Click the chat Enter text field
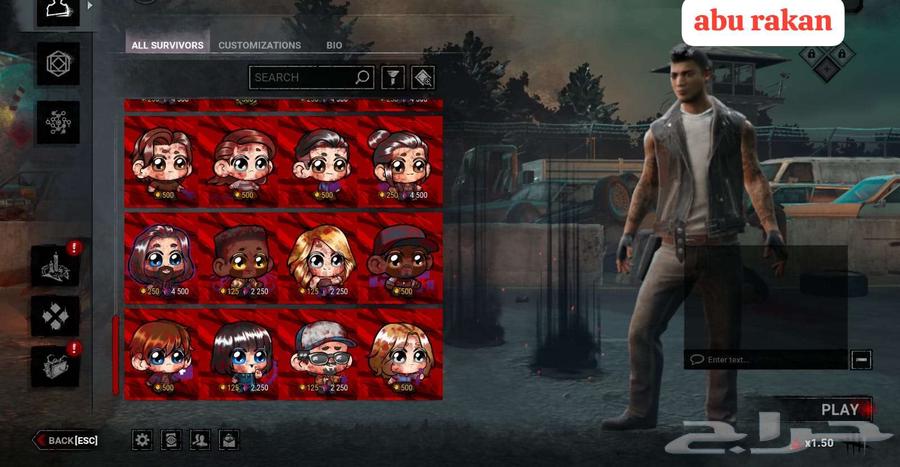 [x=765, y=359]
